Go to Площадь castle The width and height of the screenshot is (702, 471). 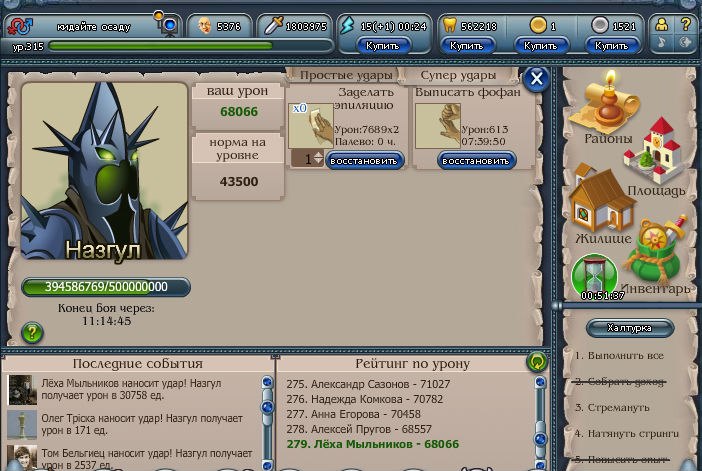(655, 158)
